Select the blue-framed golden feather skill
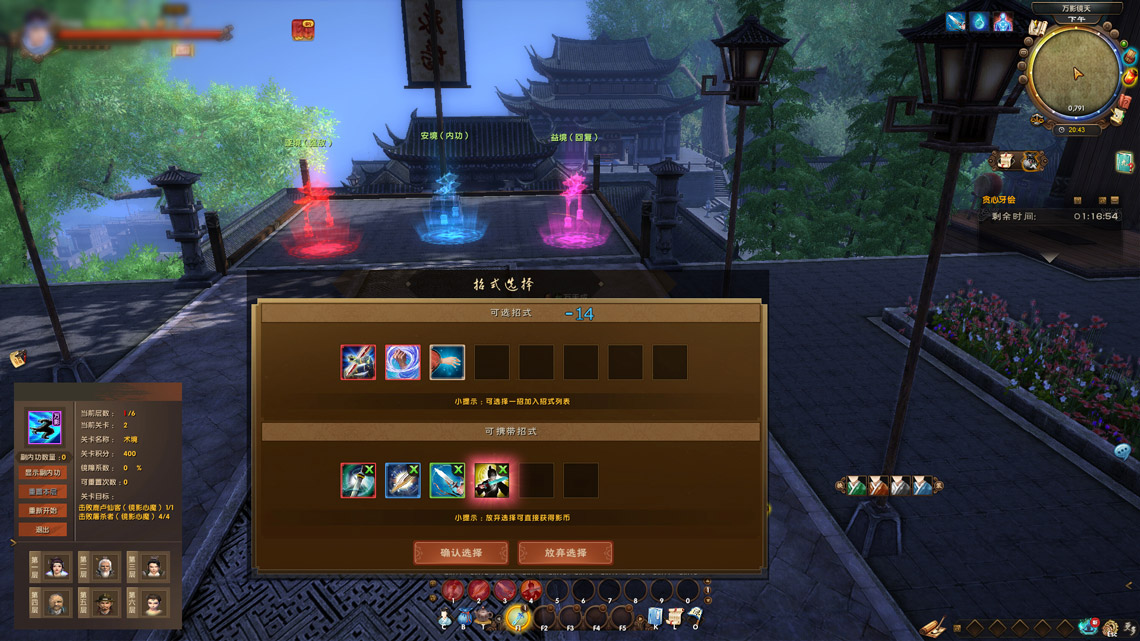 (403, 480)
